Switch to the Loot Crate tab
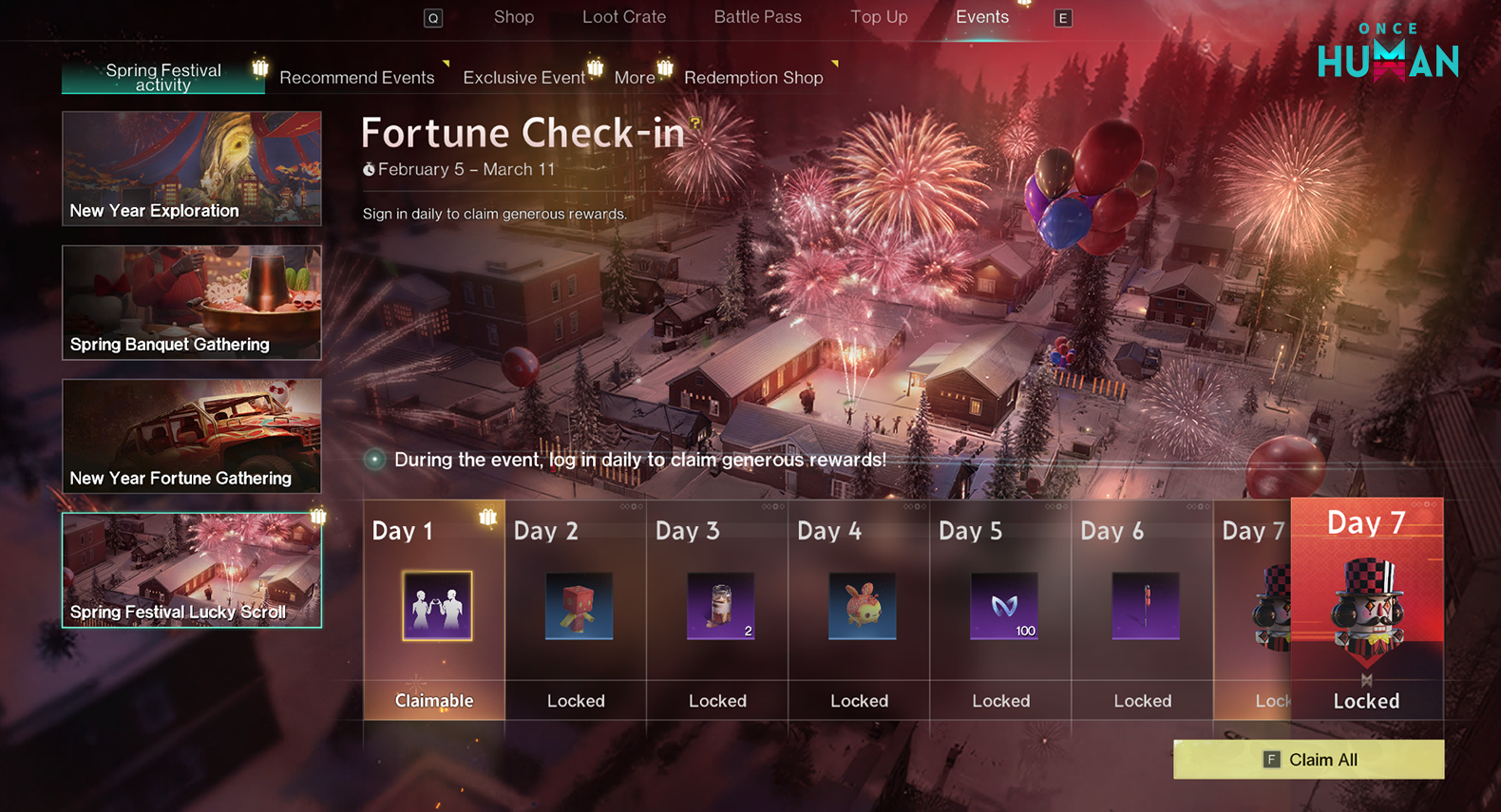The height and width of the screenshot is (812, 1501). click(x=623, y=17)
